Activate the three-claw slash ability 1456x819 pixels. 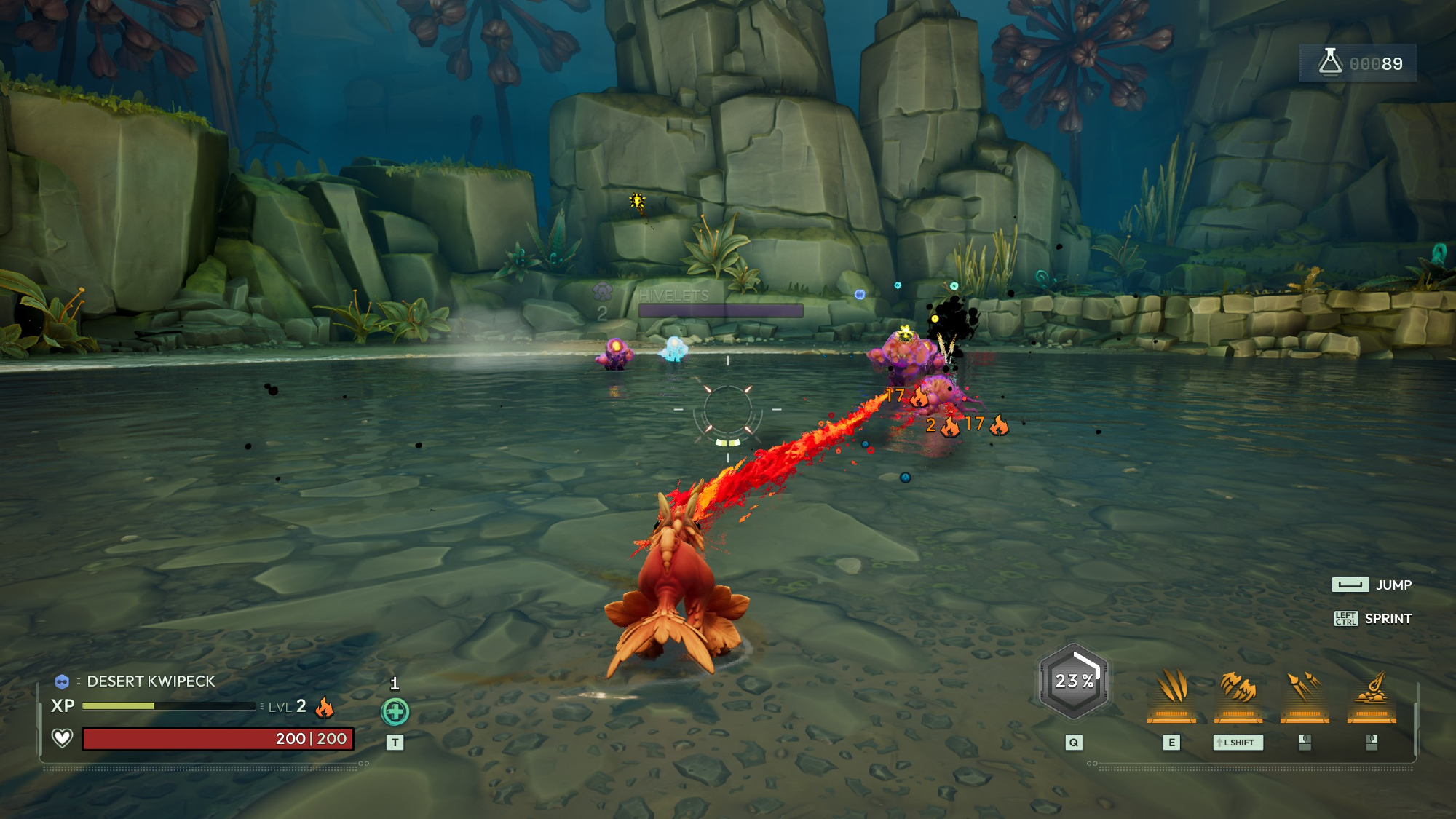[1171, 689]
